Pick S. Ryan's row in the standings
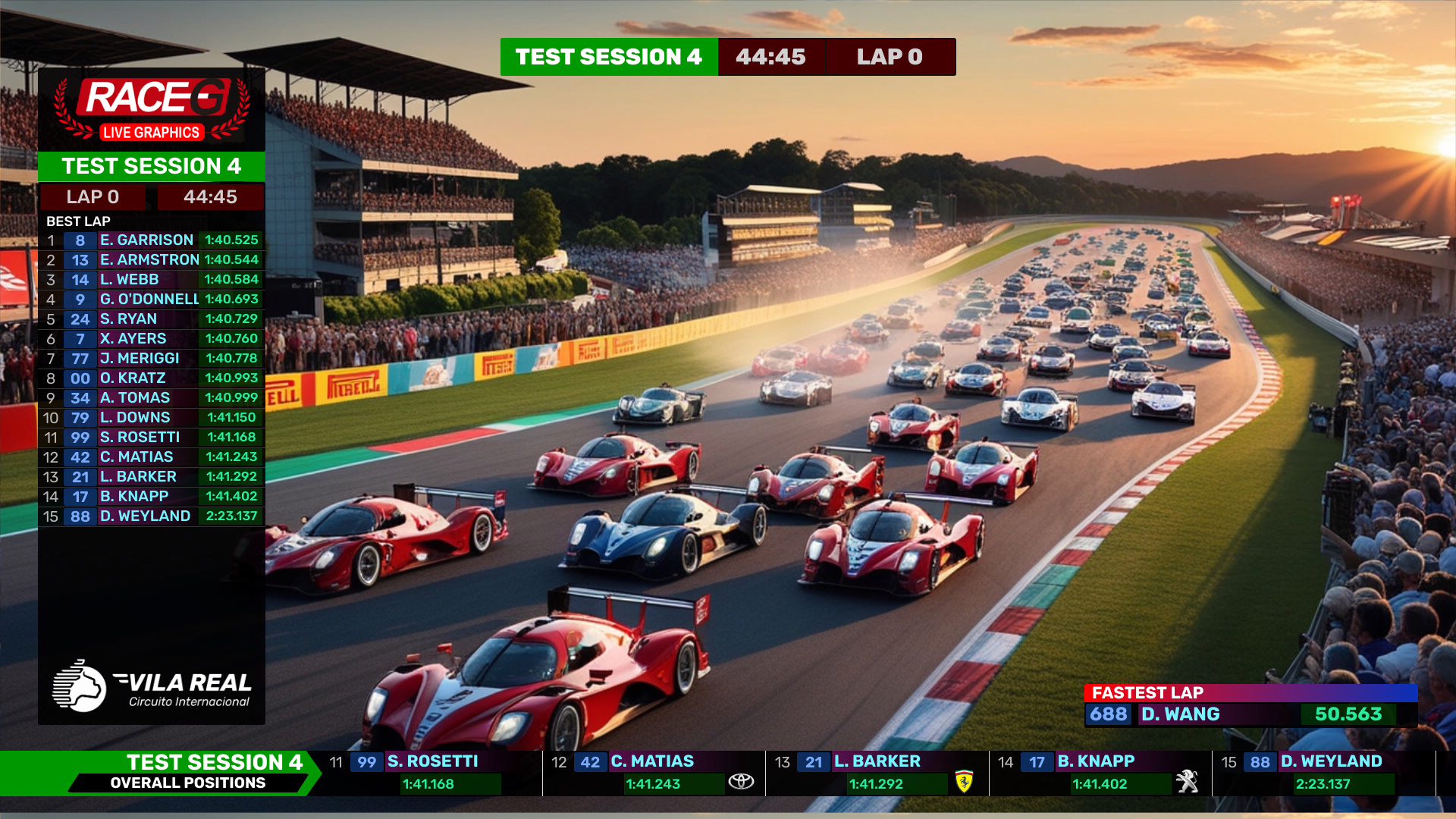Image resolution: width=1456 pixels, height=819 pixels. (152, 319)
